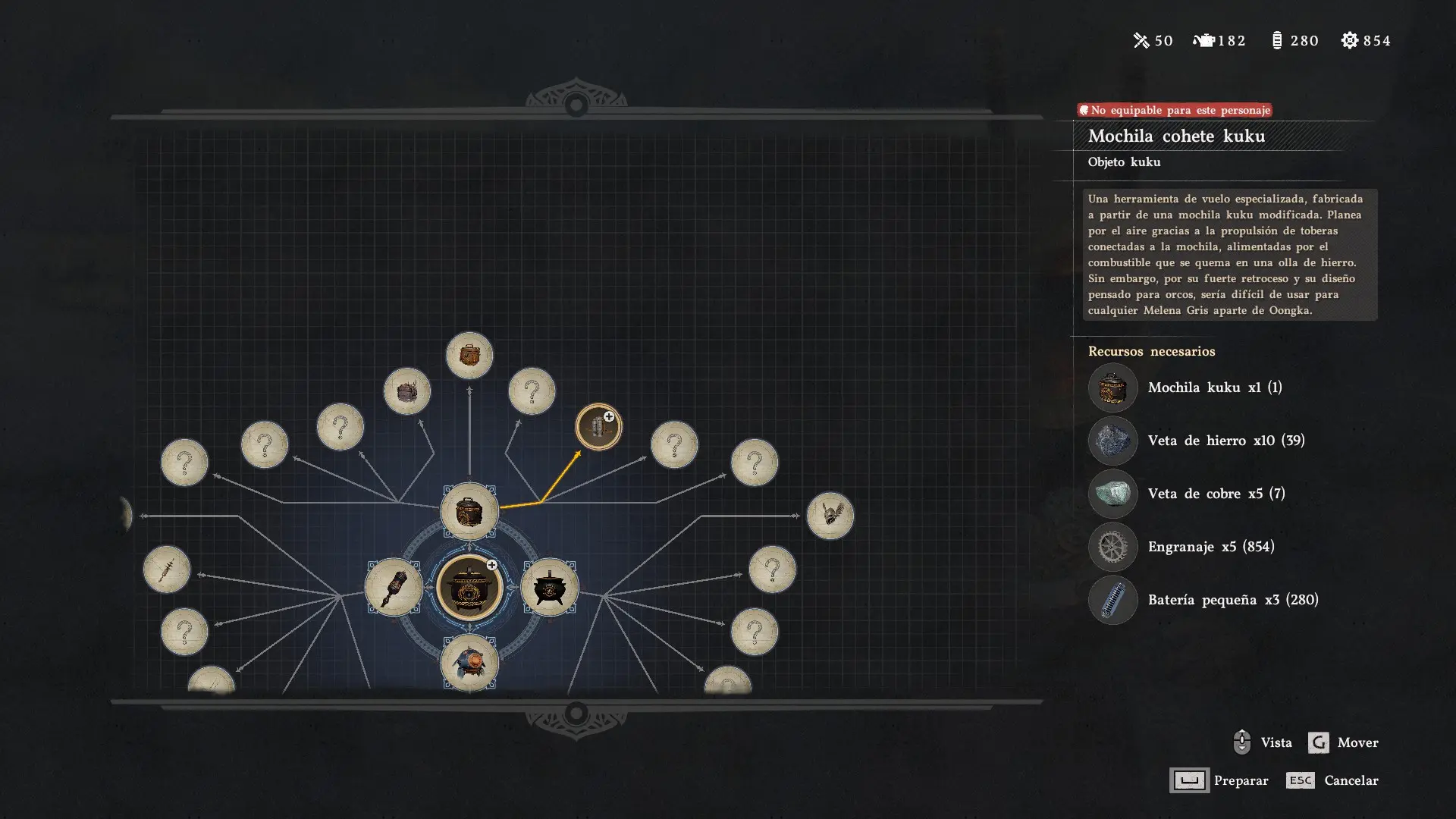Select the Veta de cobre resource icon

click(1112, 494)
